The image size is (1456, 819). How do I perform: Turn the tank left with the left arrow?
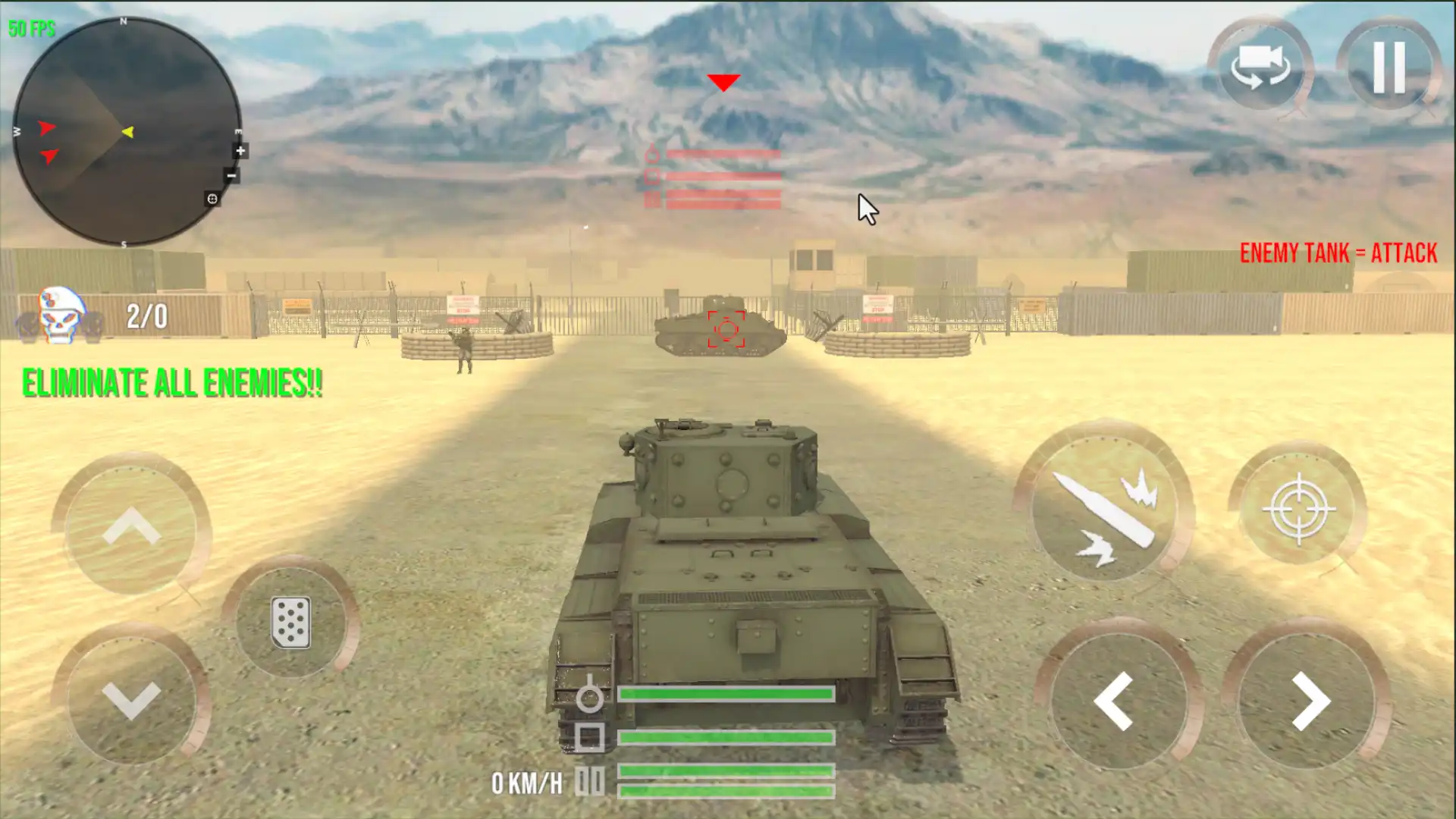point(1113,701)
